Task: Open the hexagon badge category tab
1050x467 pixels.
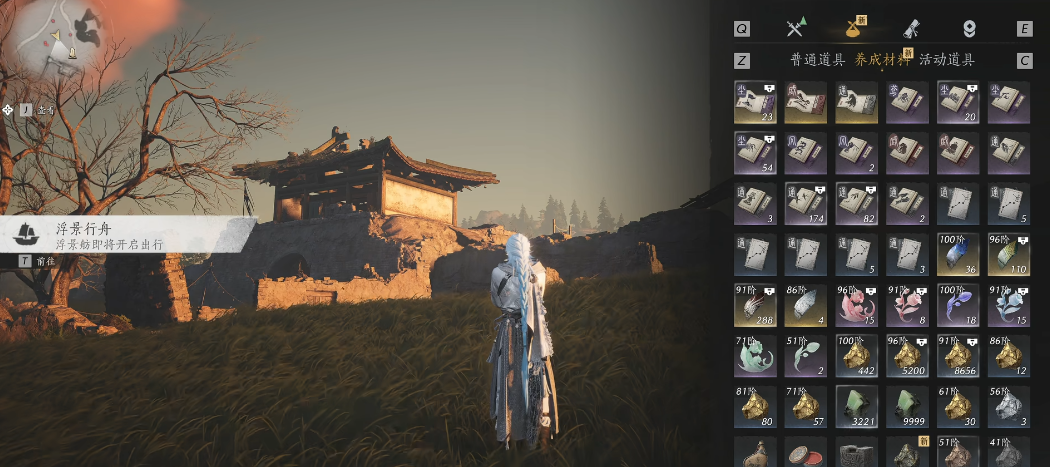Action: (968, 28)
